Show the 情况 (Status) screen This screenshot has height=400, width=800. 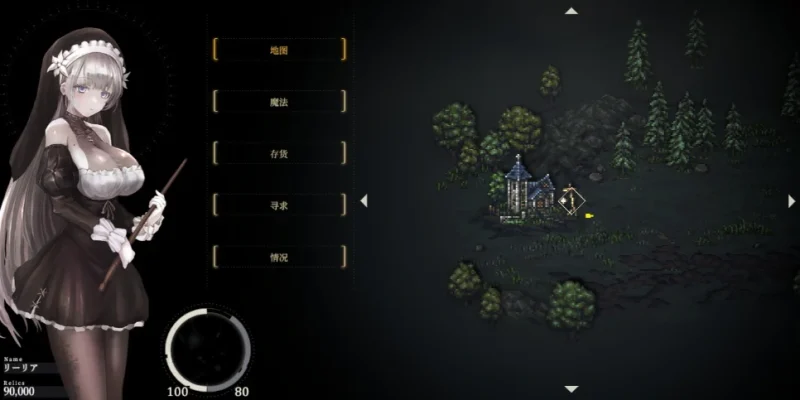point(279,257)
